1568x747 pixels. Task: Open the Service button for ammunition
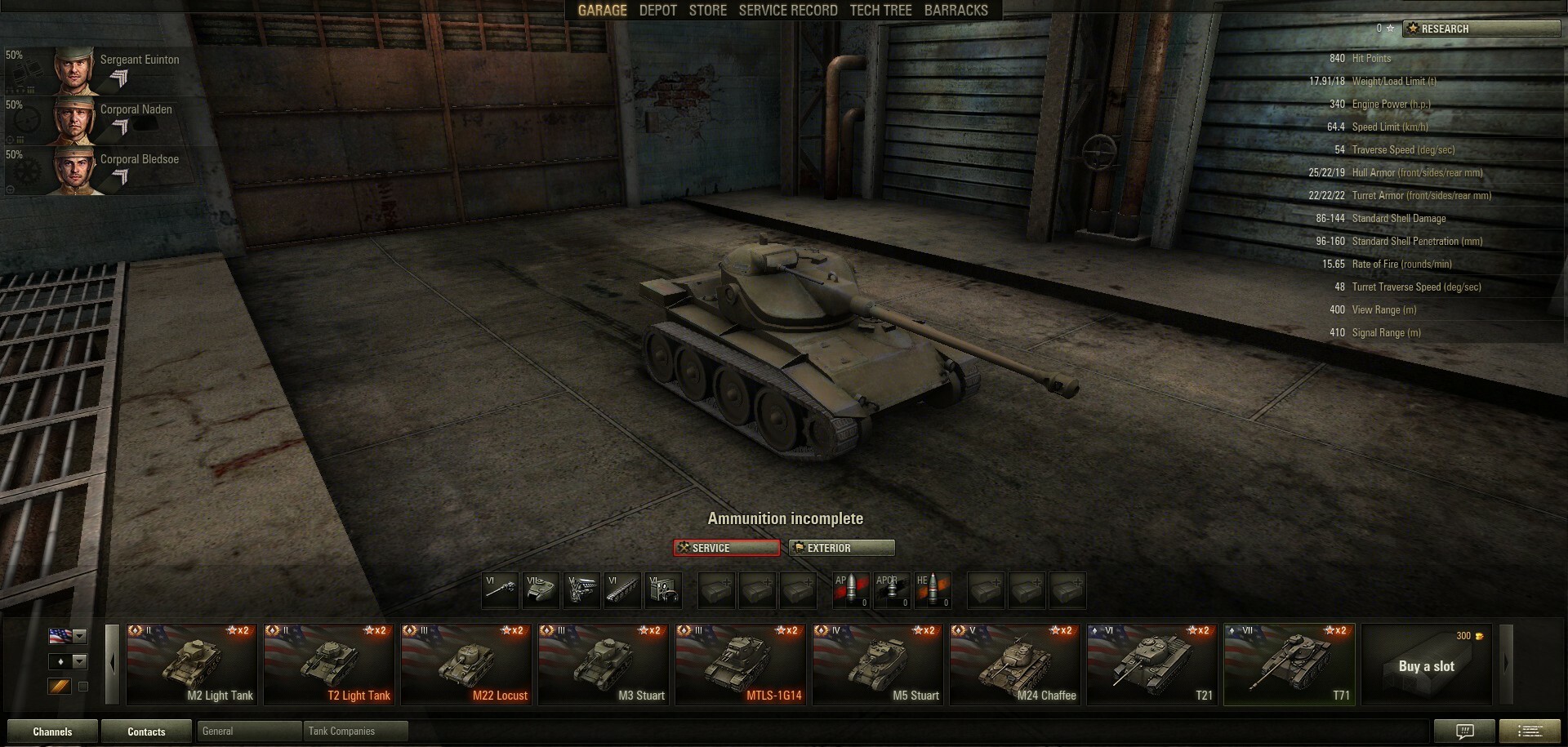[x=726, y=548]
